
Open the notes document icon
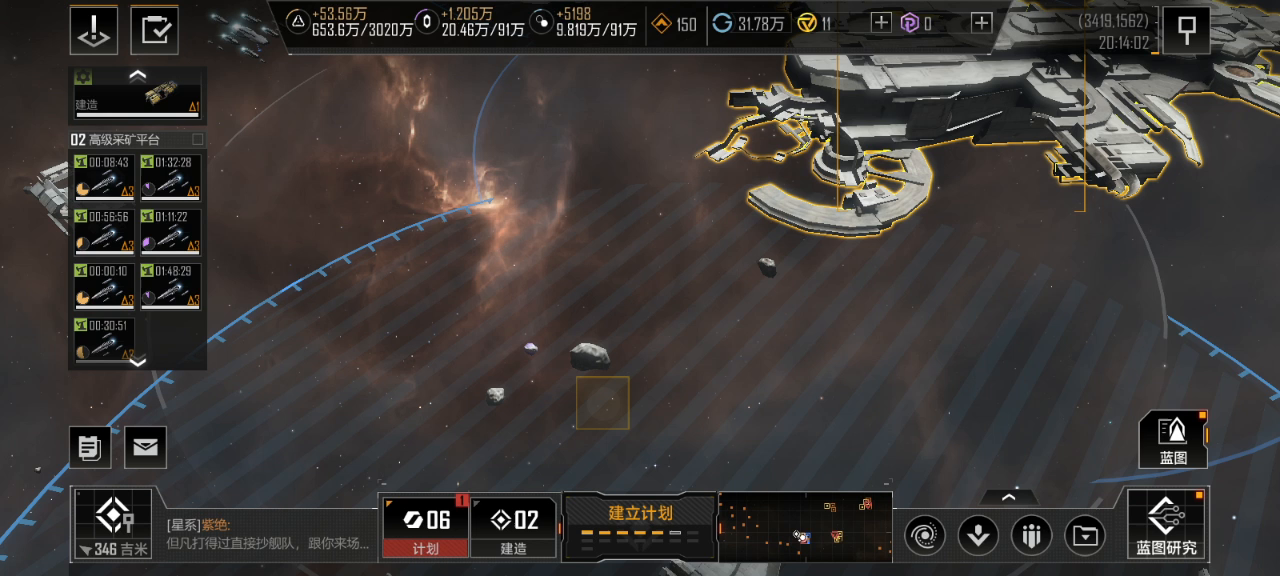click(90, 447)
